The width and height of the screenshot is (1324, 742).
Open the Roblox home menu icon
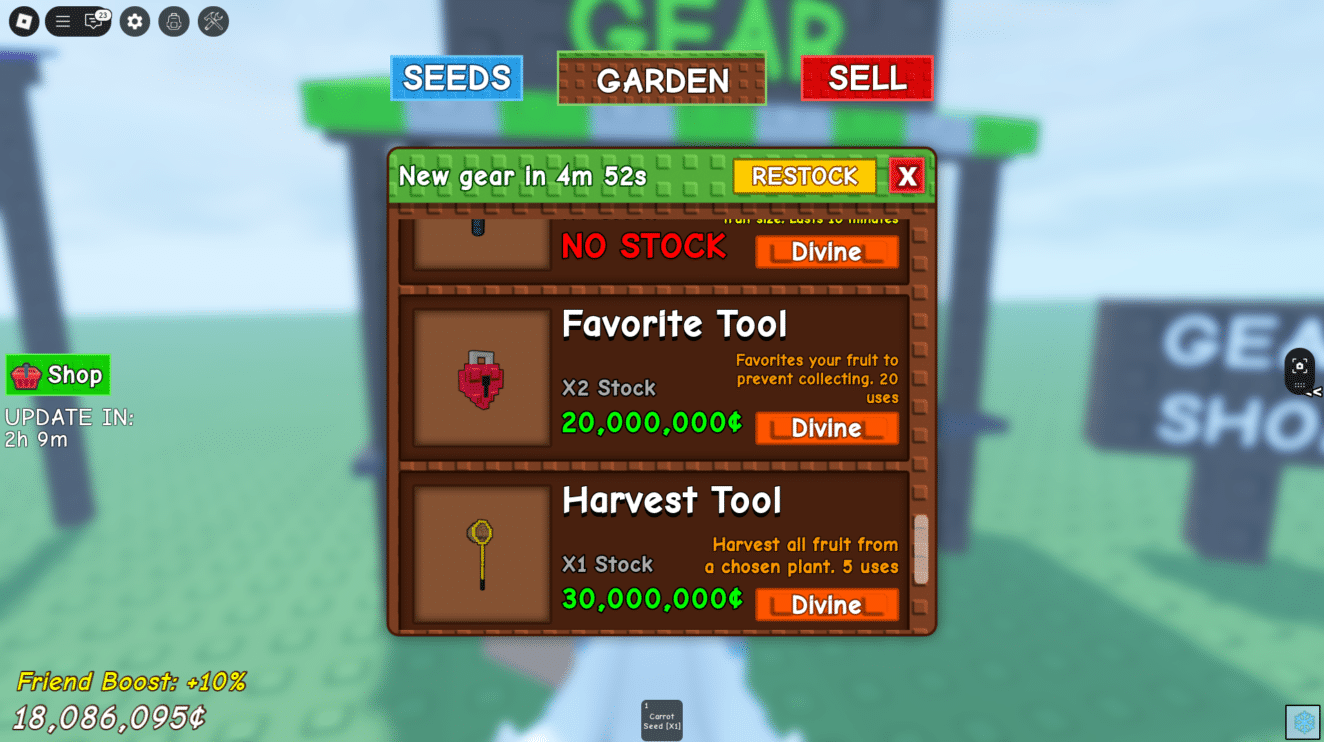tap(22, 21)
